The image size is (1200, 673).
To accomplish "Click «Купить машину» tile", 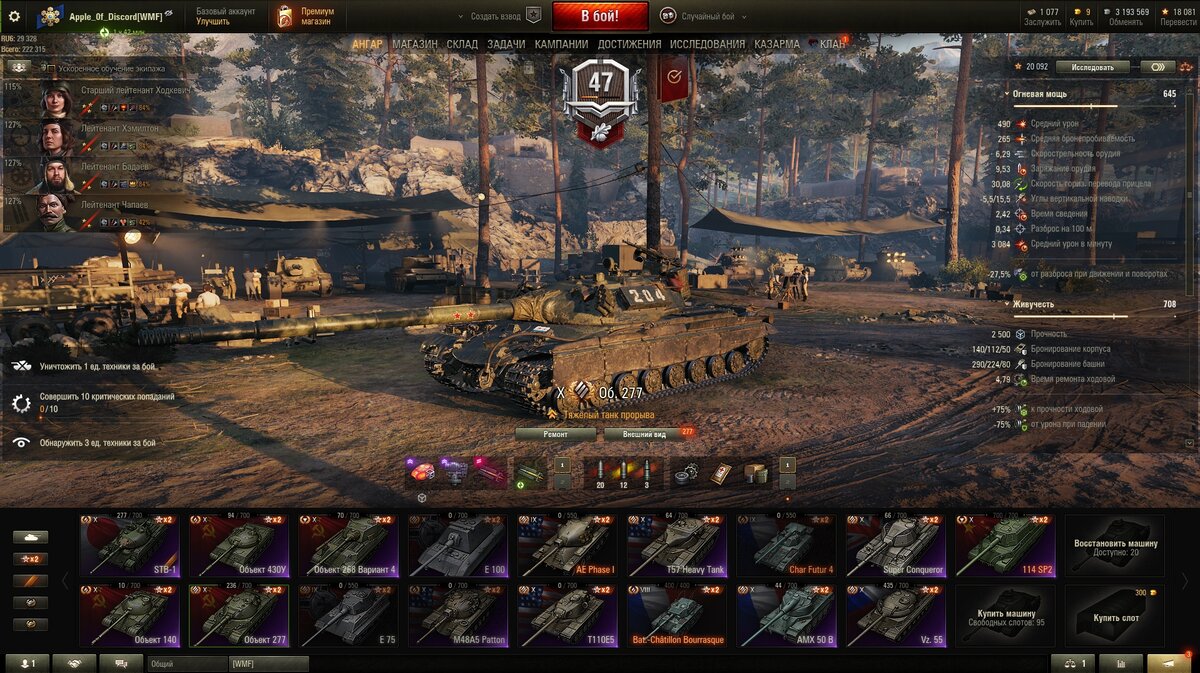I will 1005,616.
